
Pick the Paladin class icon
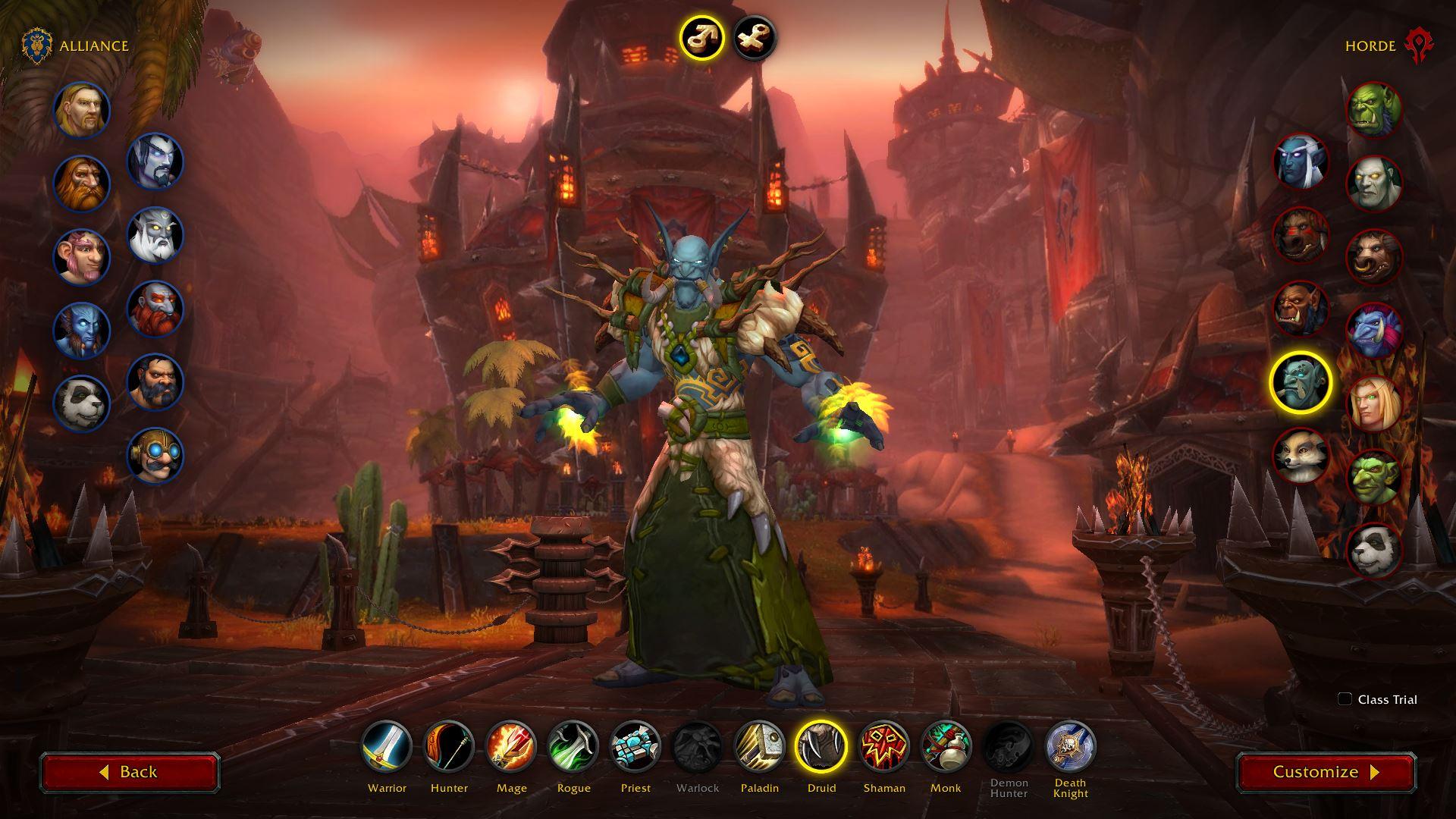point(760,746)
